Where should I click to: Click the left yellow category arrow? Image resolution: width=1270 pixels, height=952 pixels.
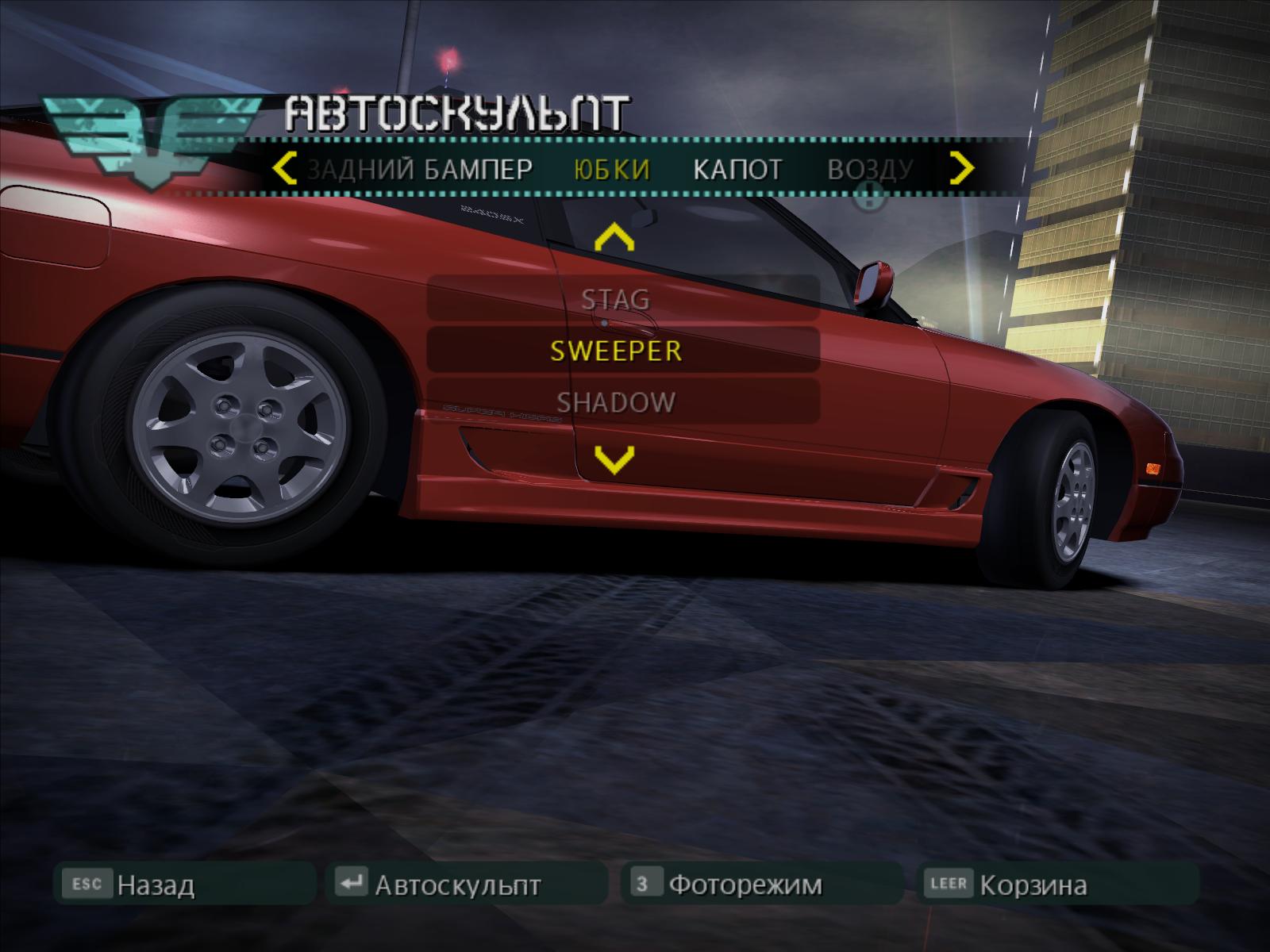(x=284, y=169)
